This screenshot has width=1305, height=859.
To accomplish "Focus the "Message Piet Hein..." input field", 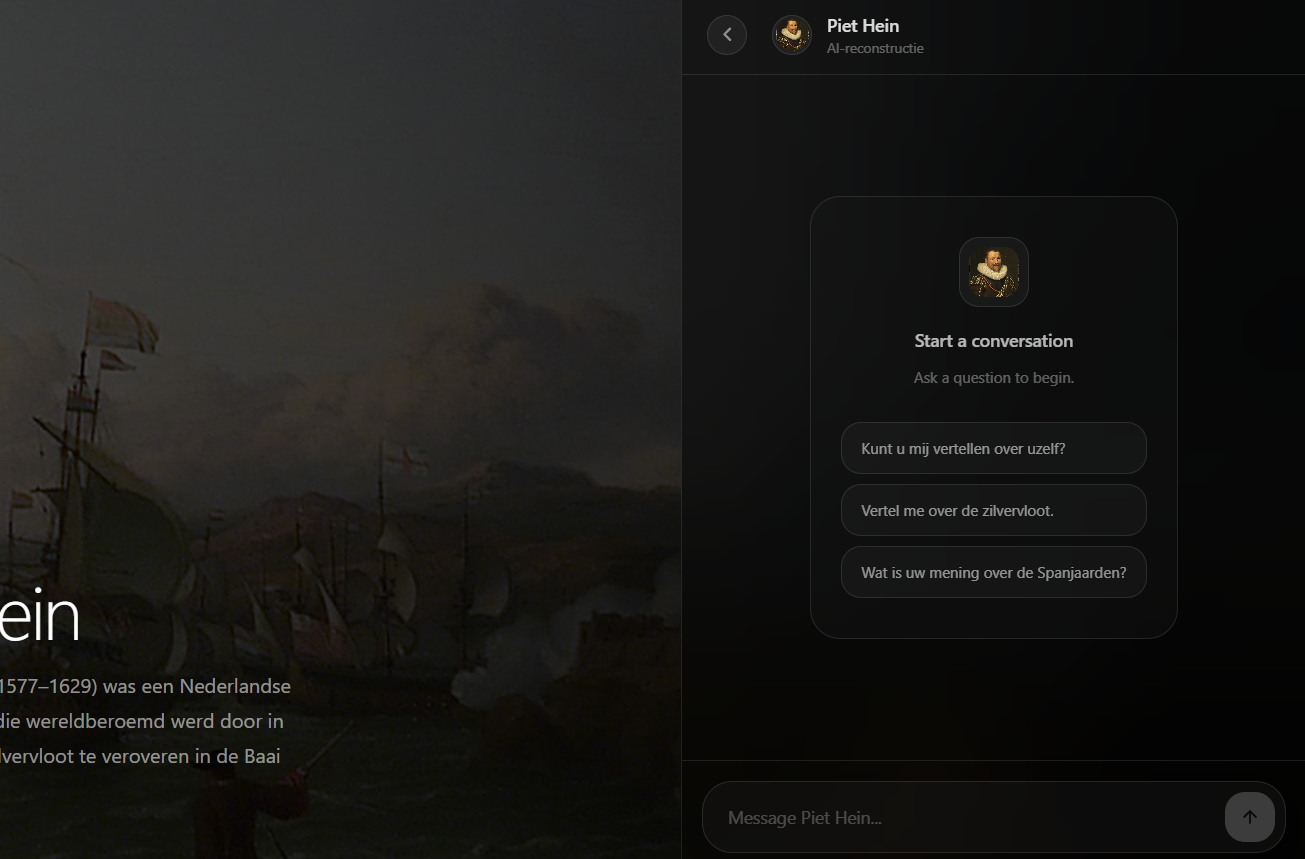I will pyautogui.click(x=960, y=818).
